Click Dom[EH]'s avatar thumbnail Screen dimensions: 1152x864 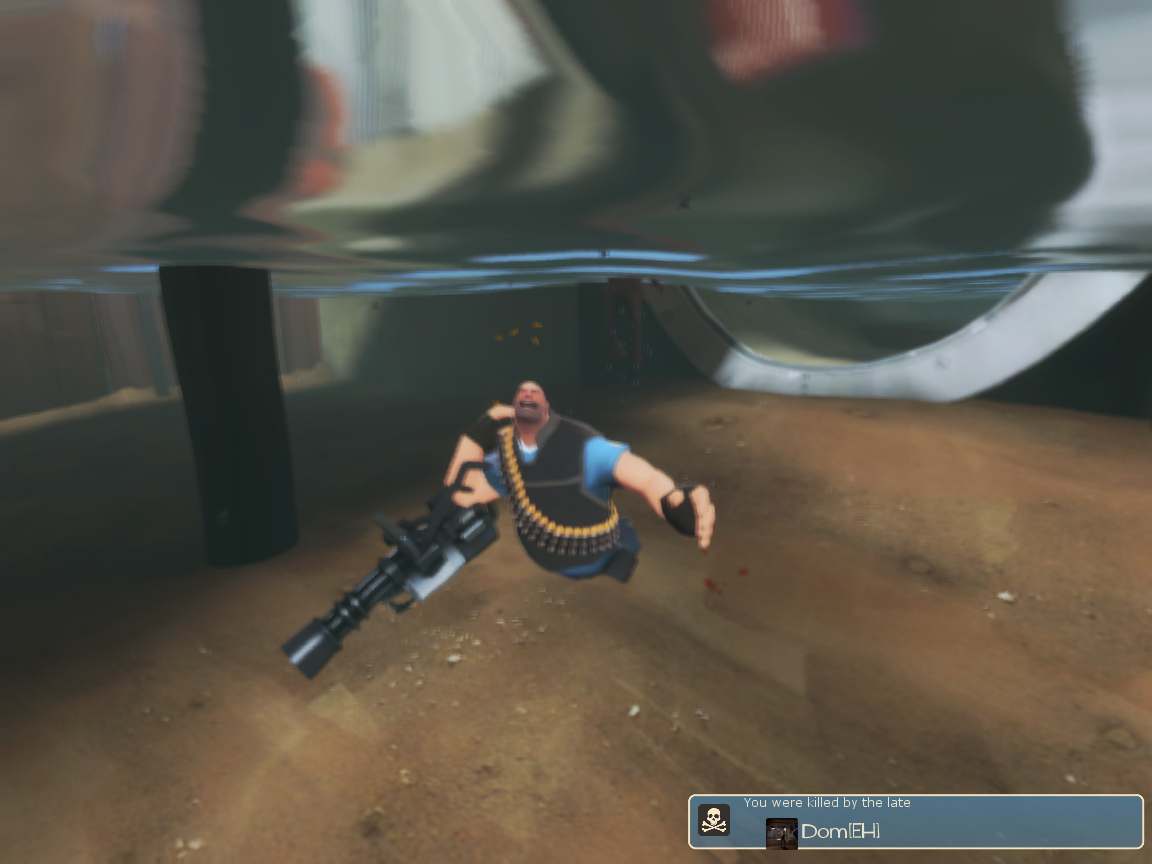point(781,833)
